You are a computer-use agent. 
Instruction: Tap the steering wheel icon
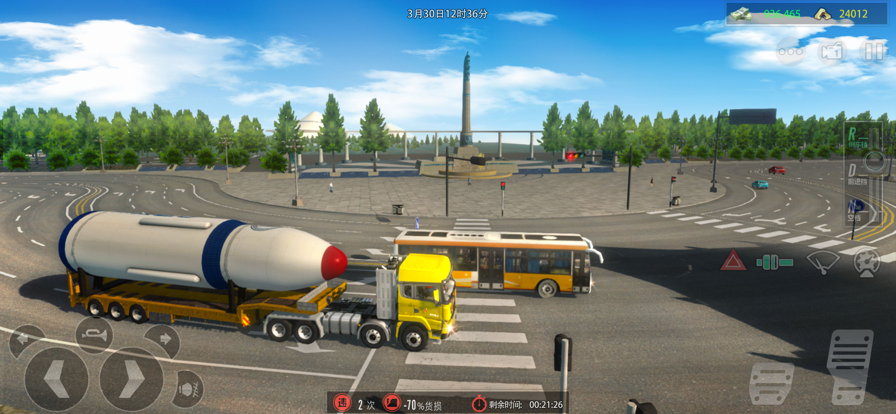tap(866, 263)
